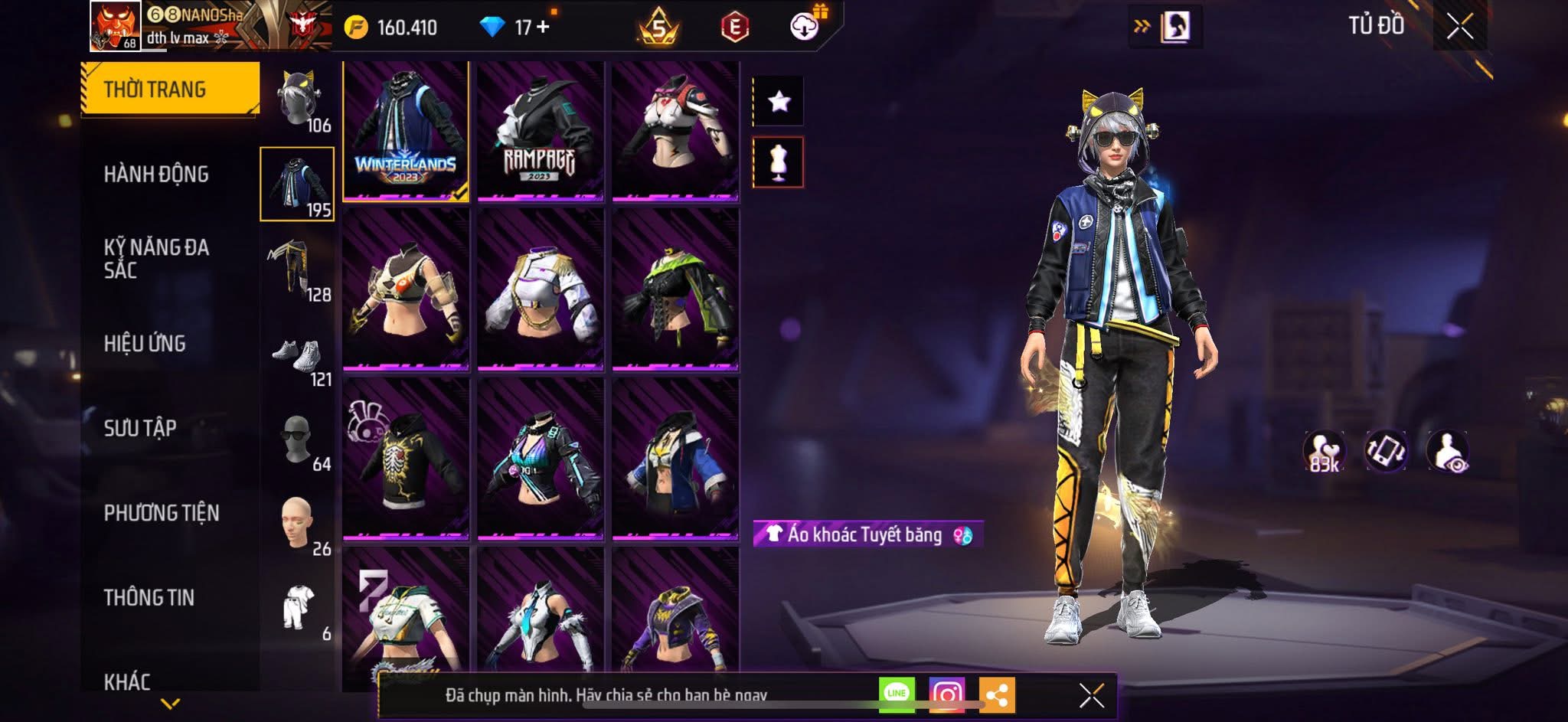This screenshot has height=722, width=1568.
Task: Toggle the star favorites filter
Action: tap(779, 101)
